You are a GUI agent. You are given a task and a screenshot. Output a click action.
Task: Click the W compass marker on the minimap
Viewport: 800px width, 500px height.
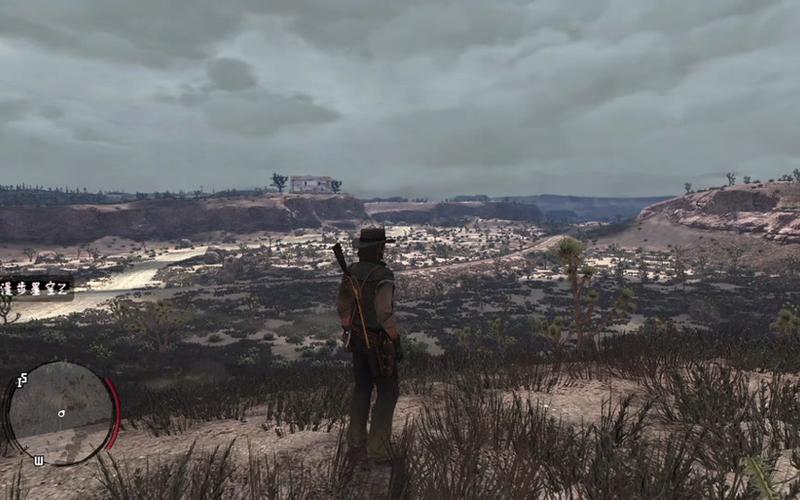[39, 460]
